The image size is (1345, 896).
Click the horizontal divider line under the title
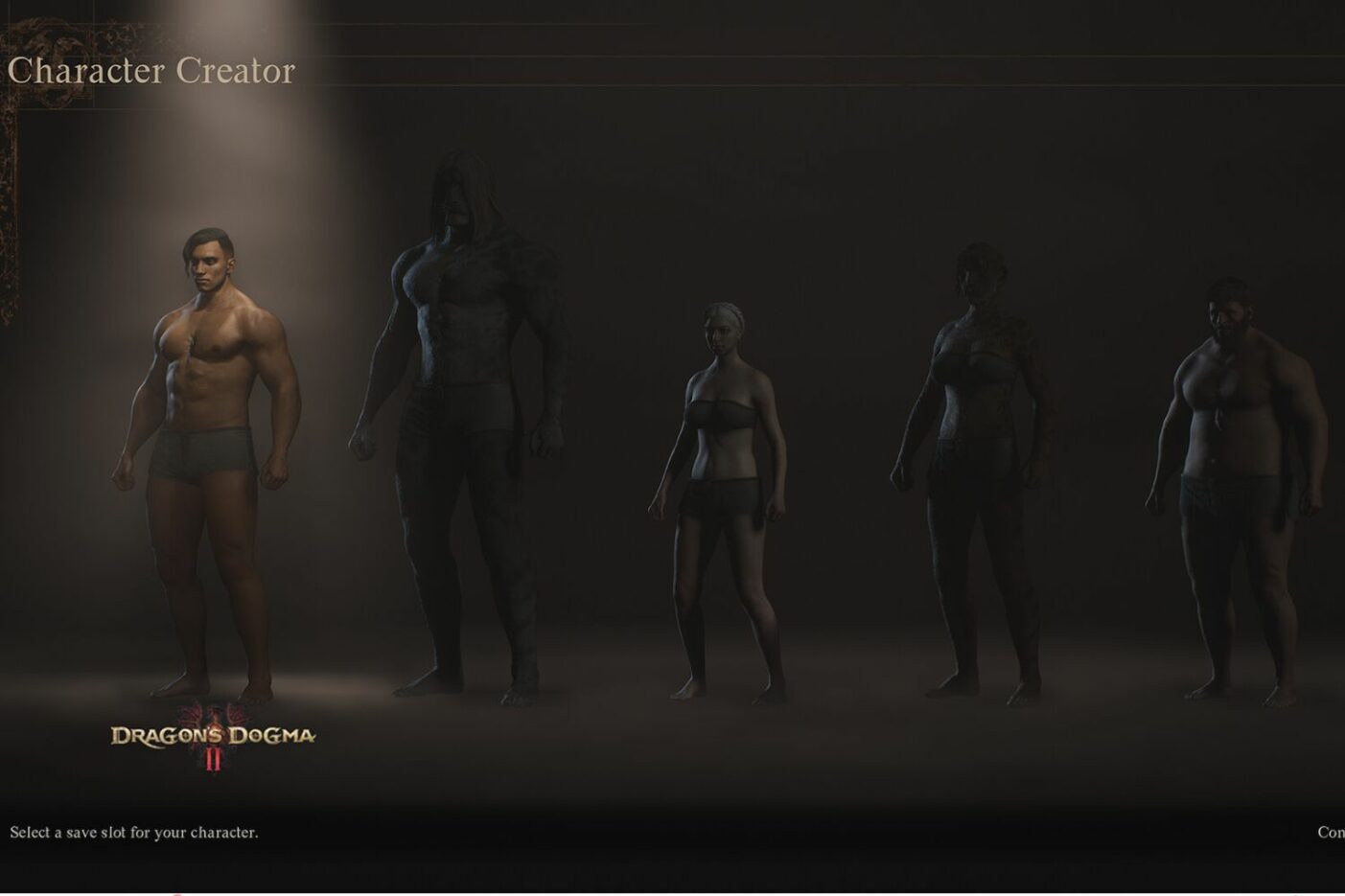click(x=671, y=84)
